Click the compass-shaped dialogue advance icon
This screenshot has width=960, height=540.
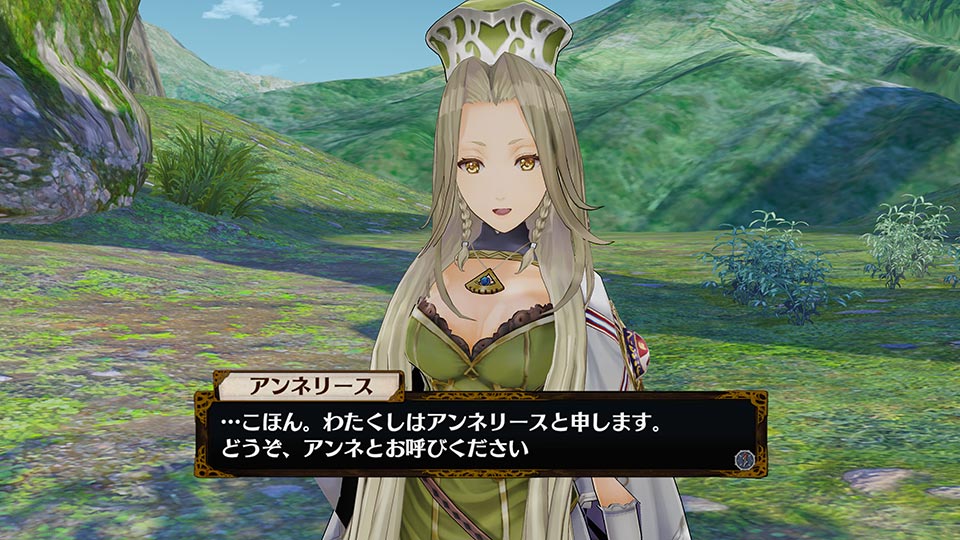click(743, 457)
